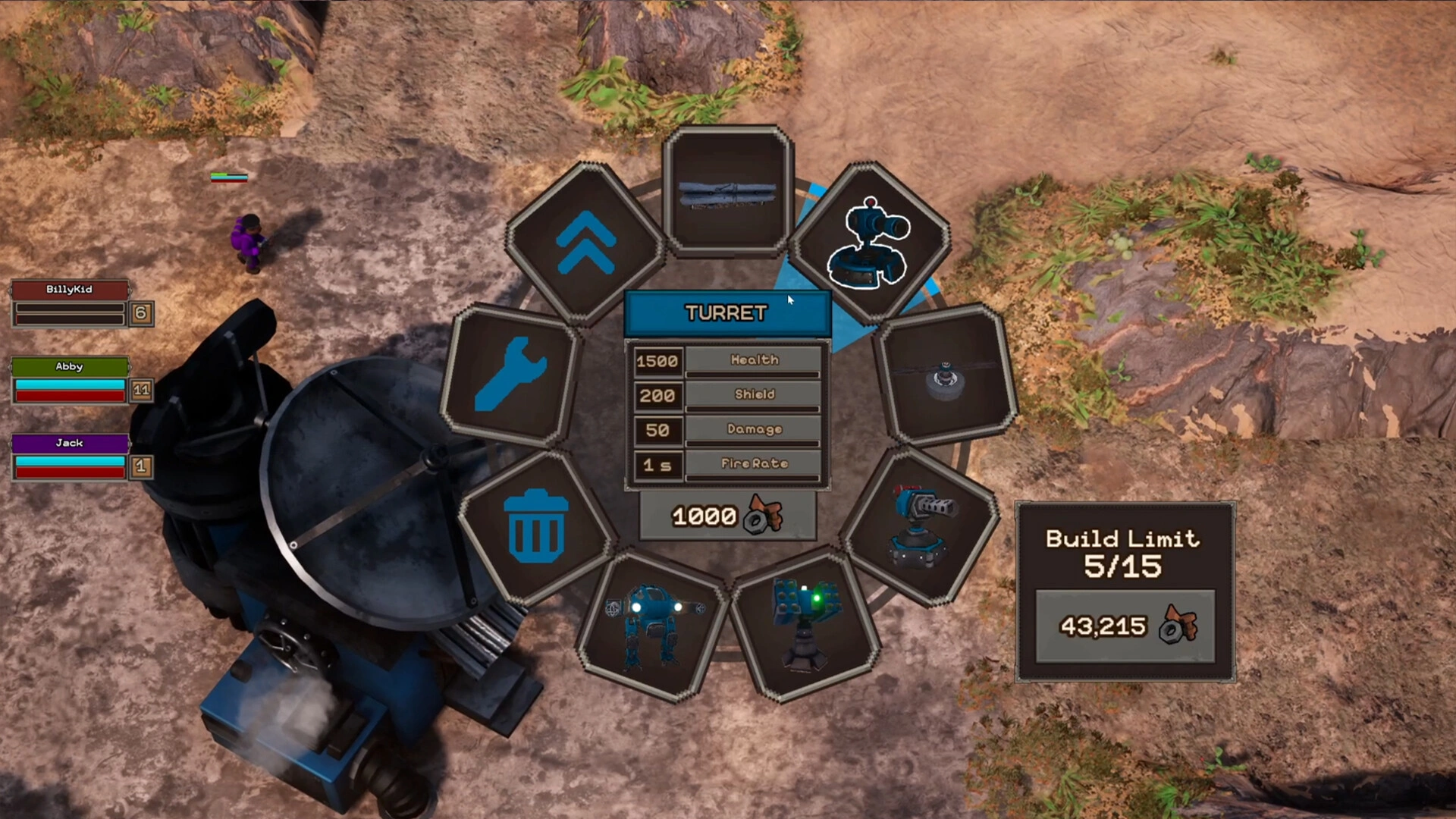Choose the ground mine build option

[x=945, y=375]
